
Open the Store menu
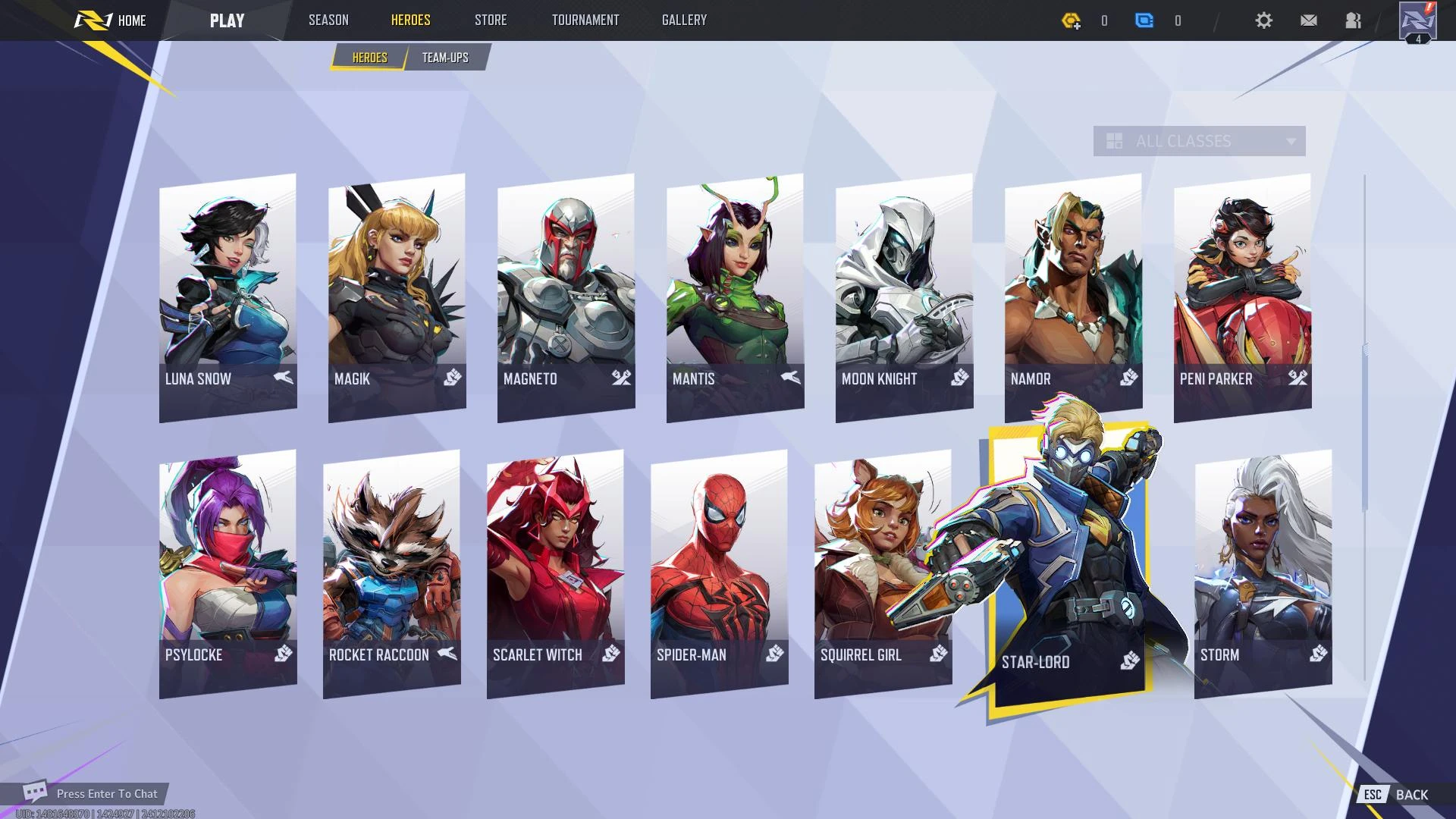490,20
